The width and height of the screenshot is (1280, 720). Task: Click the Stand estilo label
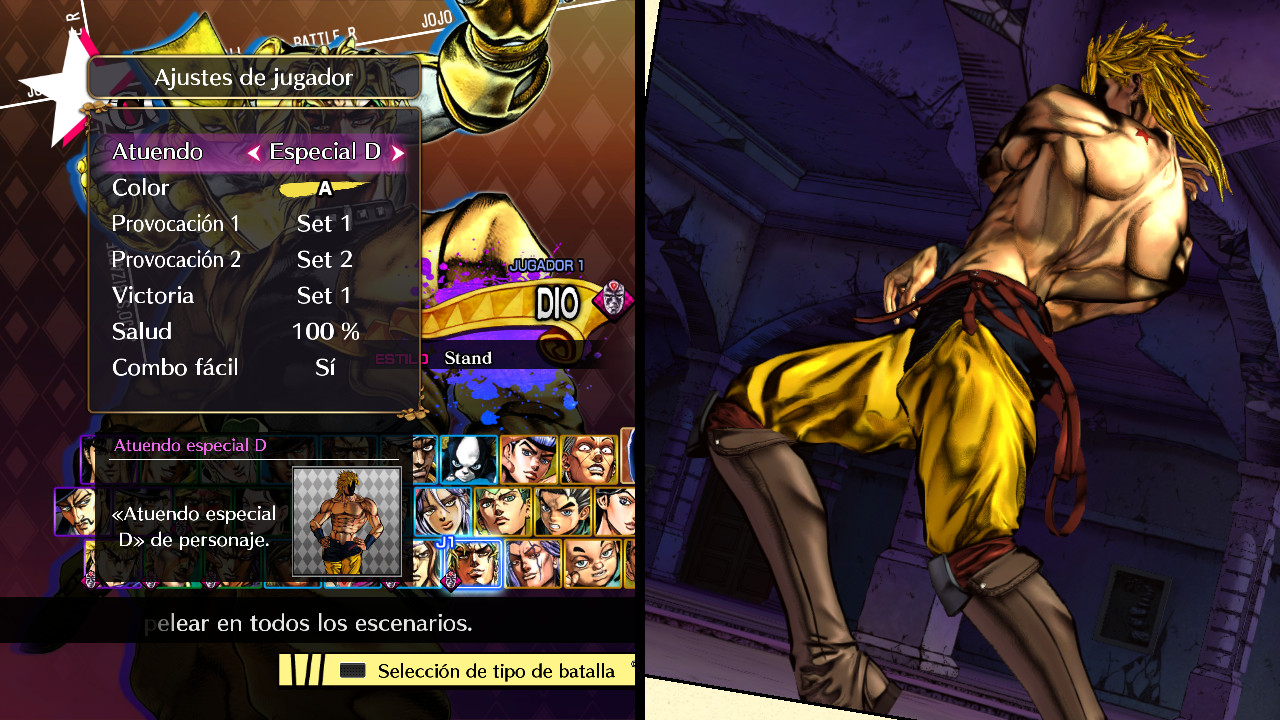click(469, 357)
